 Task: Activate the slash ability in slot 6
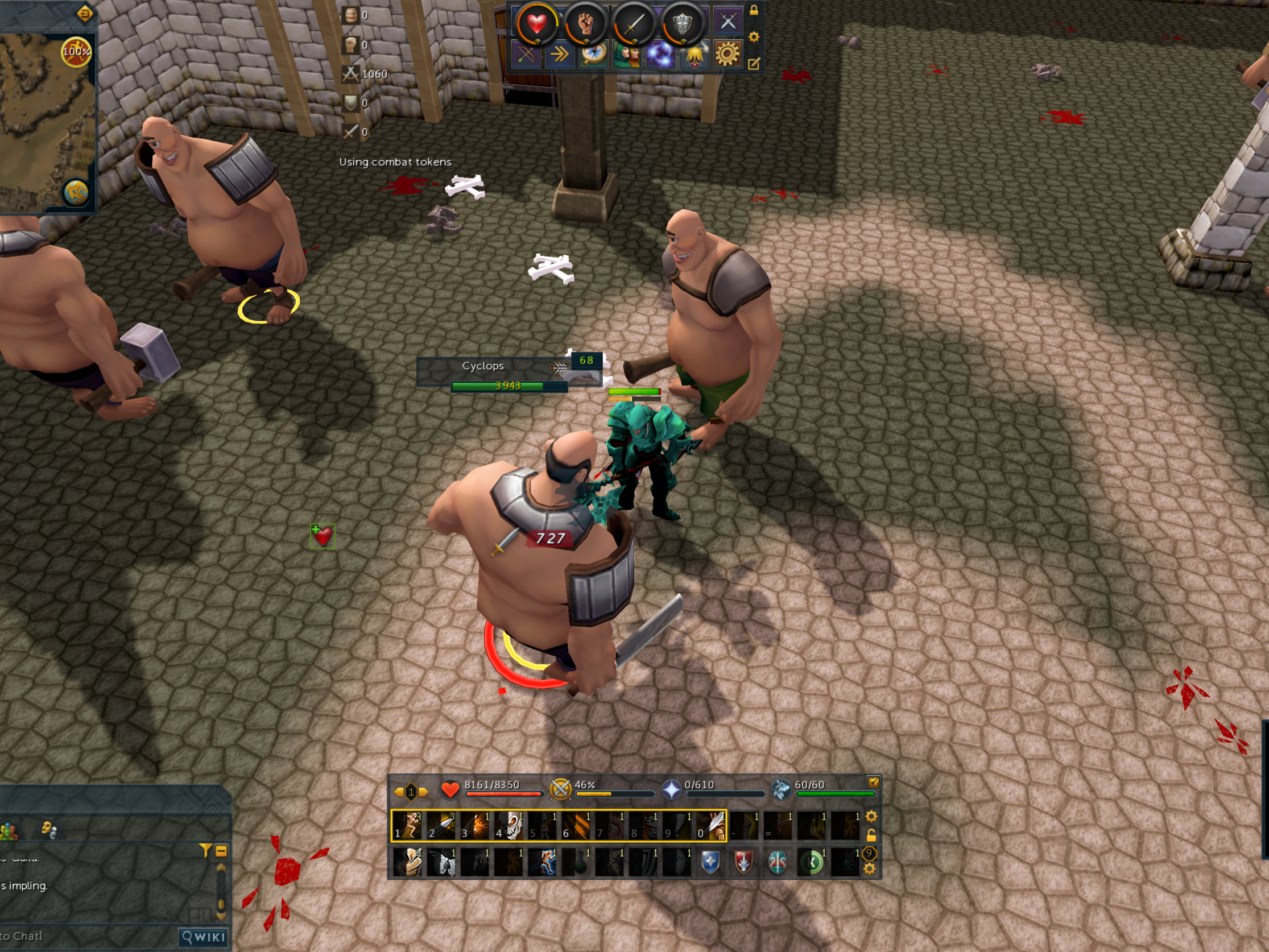[577, 825]
